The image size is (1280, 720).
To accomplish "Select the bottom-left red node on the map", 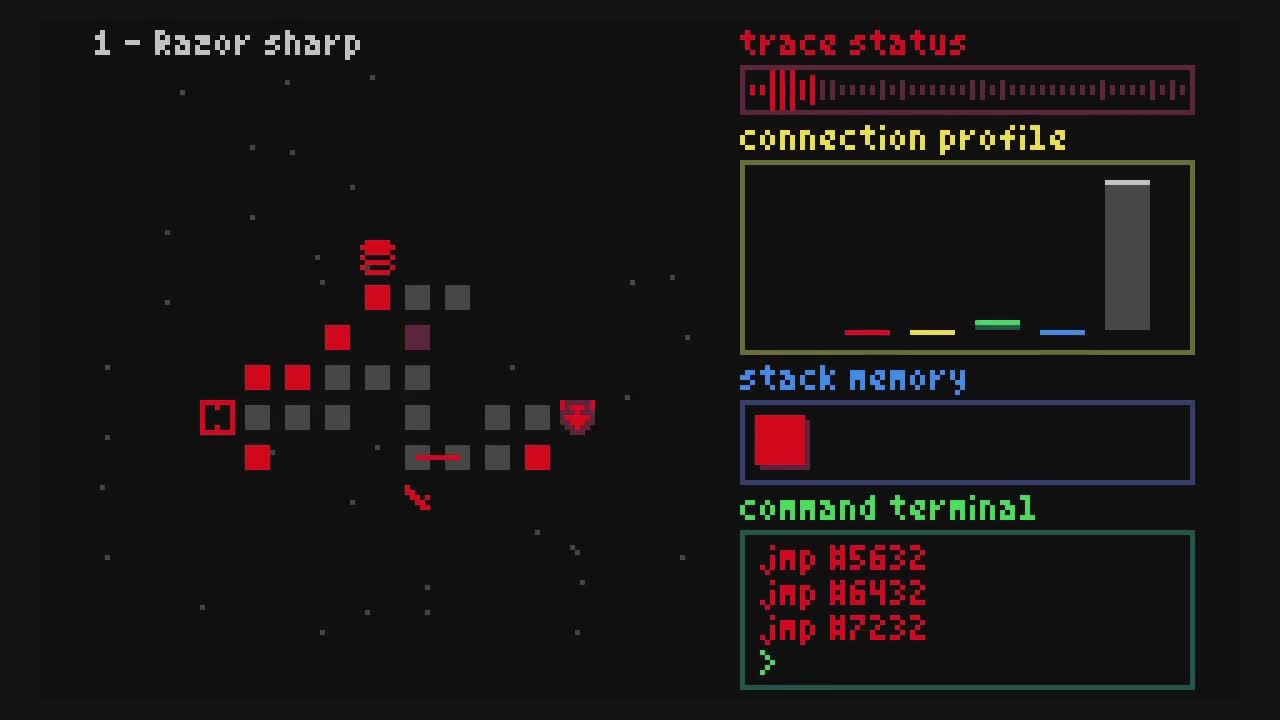I will point(257,458).
